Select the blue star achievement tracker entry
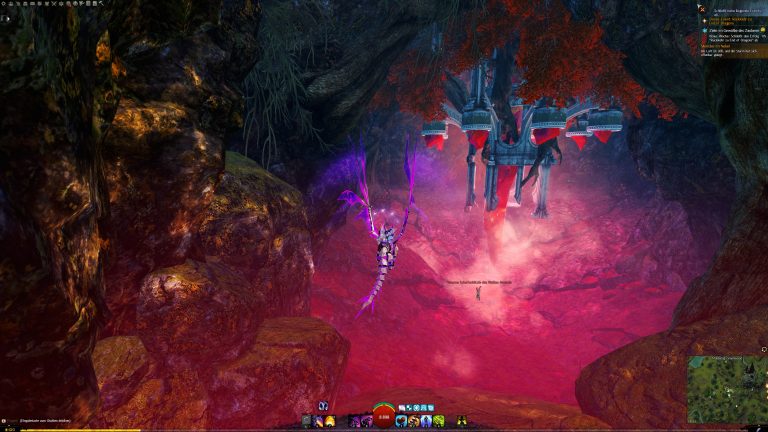Viewport: 768px width, 432px height. coord(705,30)
